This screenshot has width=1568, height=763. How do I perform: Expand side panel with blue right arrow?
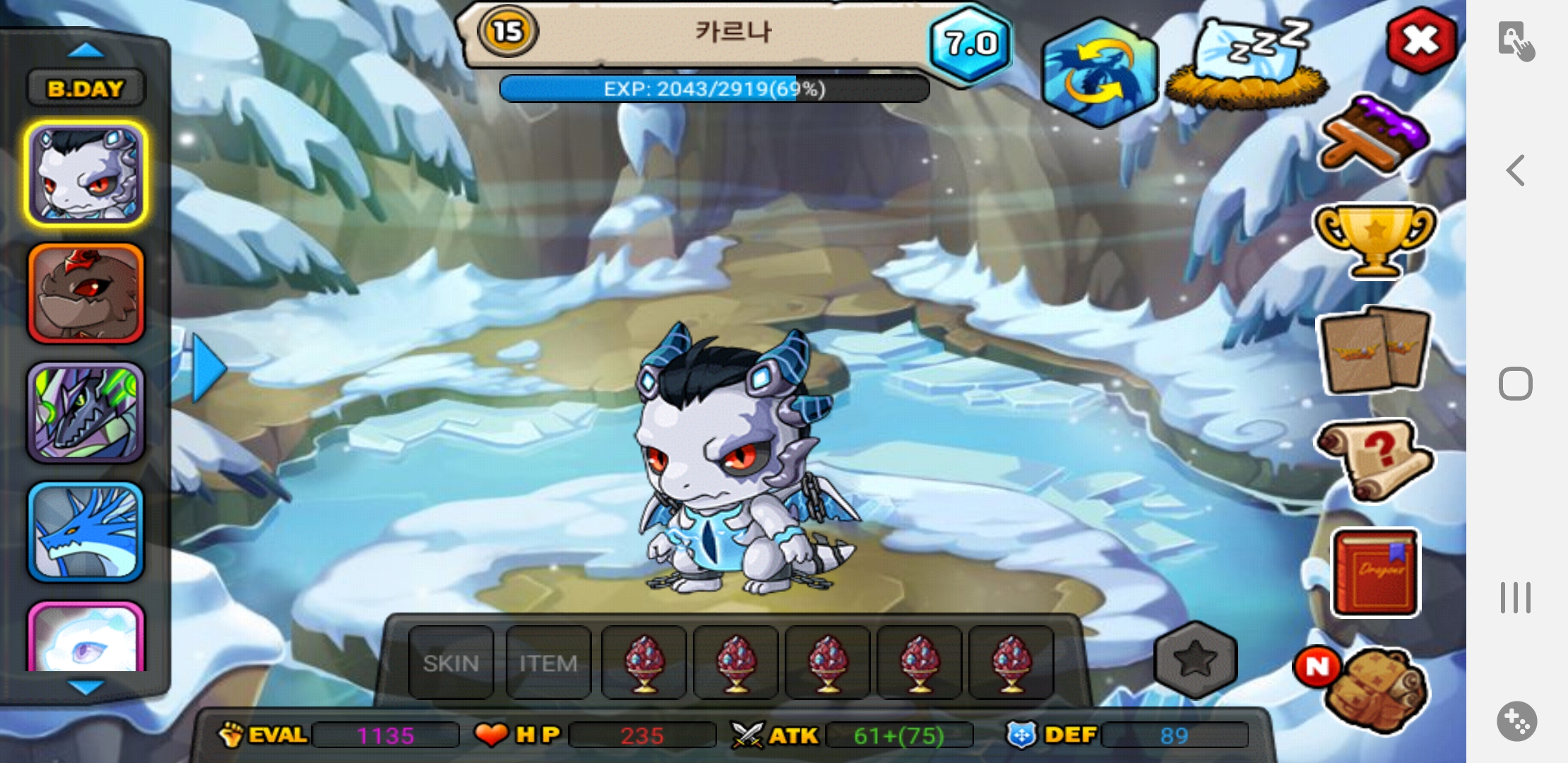(x=208, y=368)
